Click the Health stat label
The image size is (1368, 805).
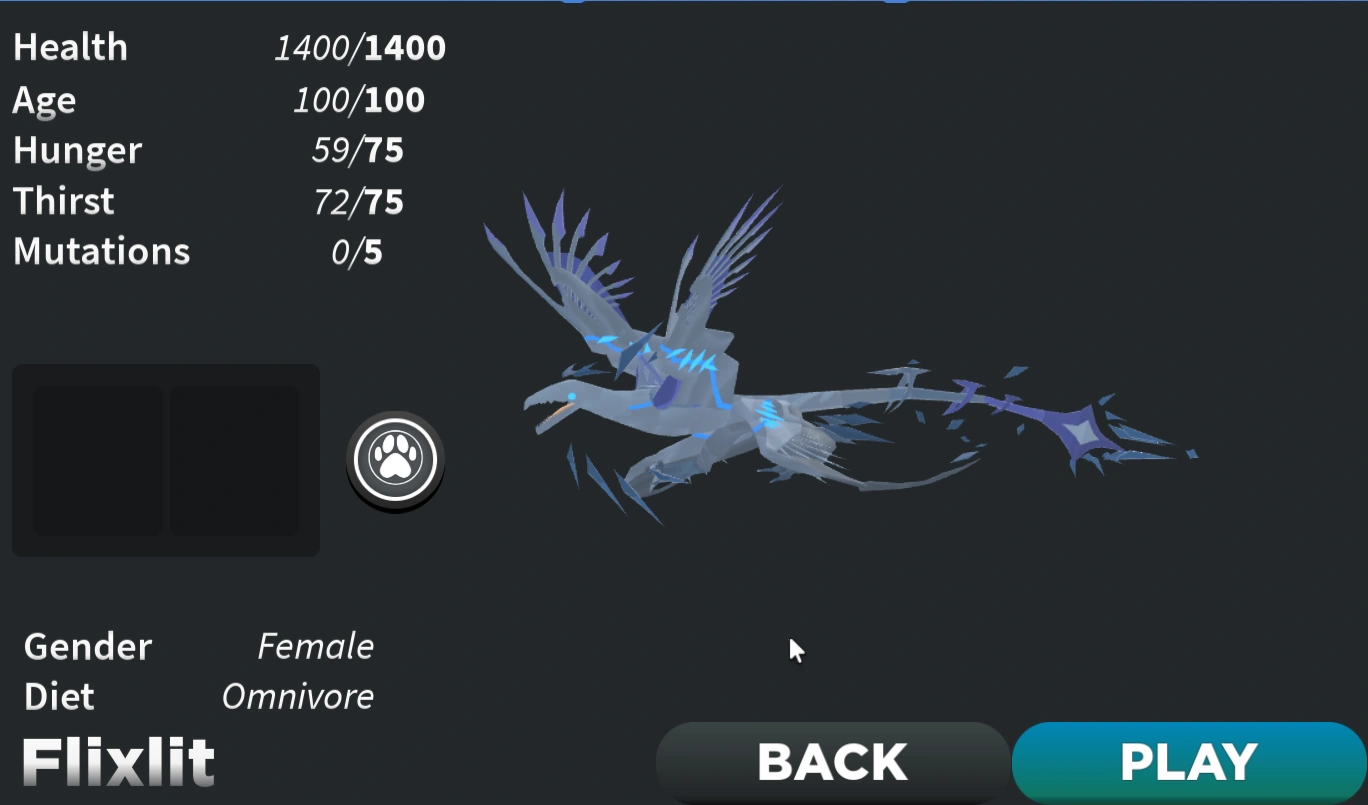tap(70, 47)
